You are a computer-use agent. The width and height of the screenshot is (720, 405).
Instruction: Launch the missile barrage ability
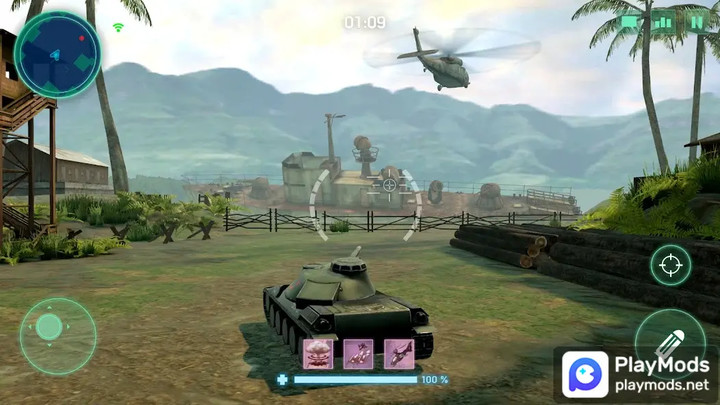(358, 353)
